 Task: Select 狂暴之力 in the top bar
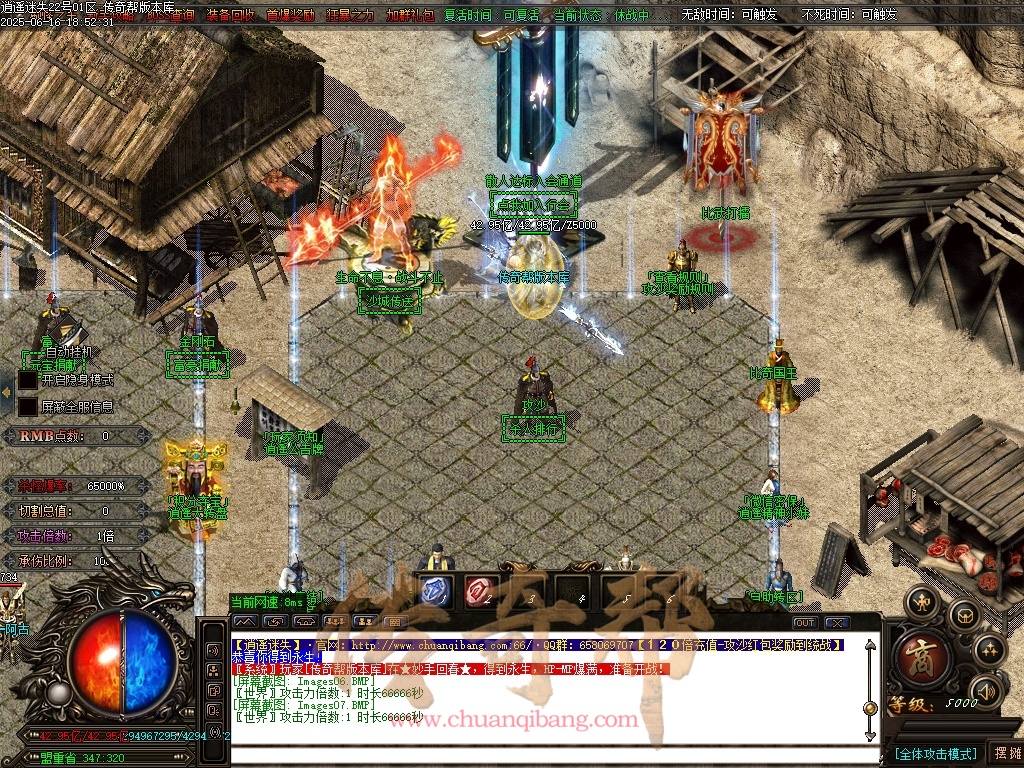pyautogui.click(x=350, y=15)
